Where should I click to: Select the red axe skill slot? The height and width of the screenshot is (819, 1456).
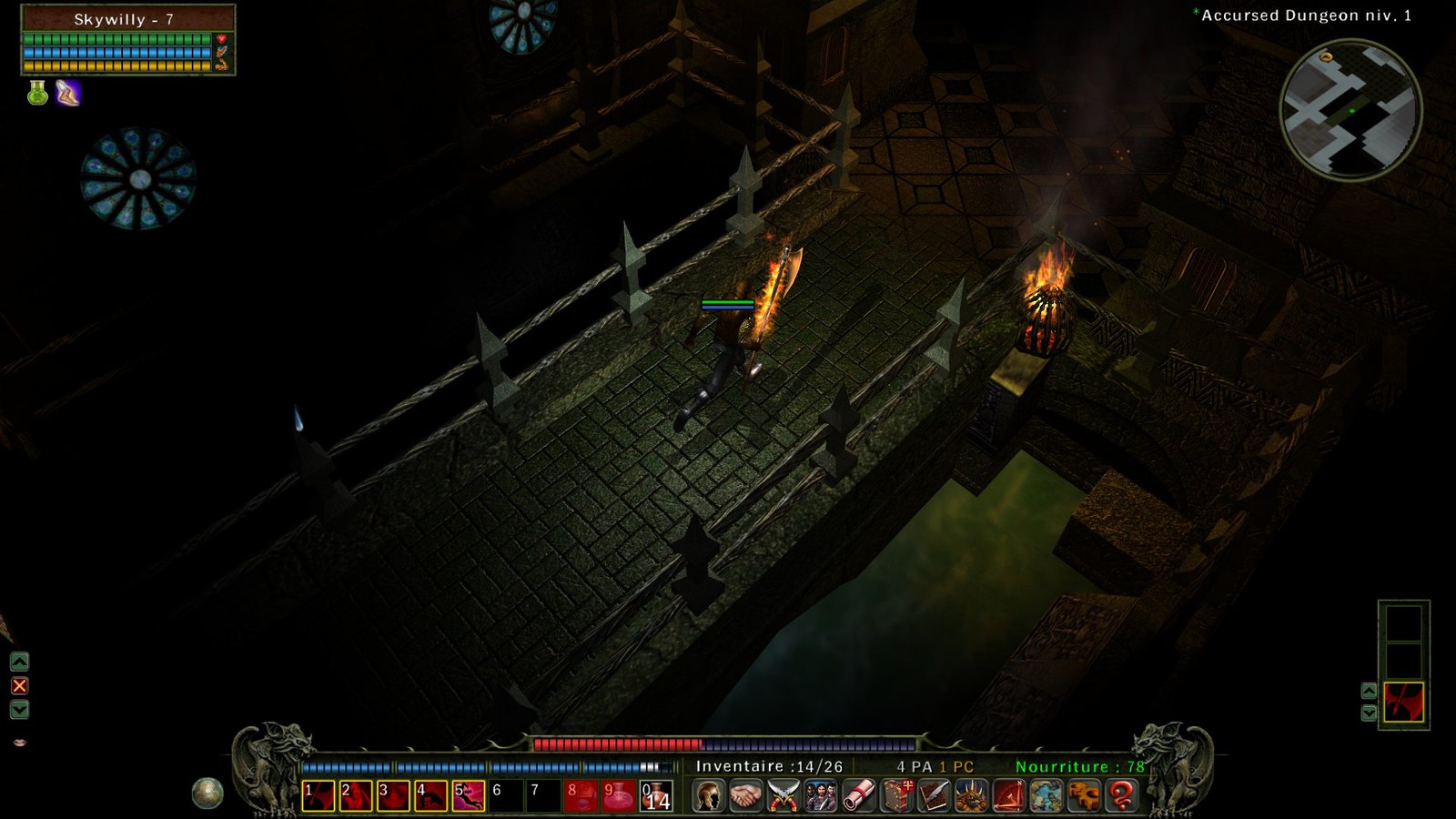[x=1403, y=703]
